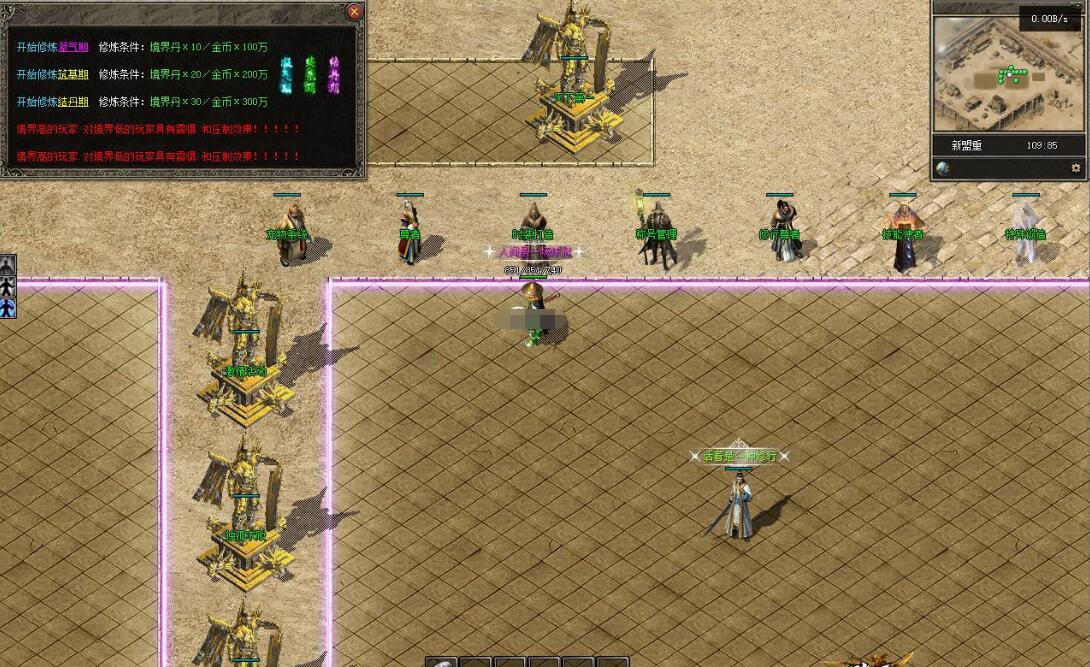The width and height of the screenshot is (1090, 667).
Task: Toggle the black silhouette figure icon
Action: click(8, 286)
